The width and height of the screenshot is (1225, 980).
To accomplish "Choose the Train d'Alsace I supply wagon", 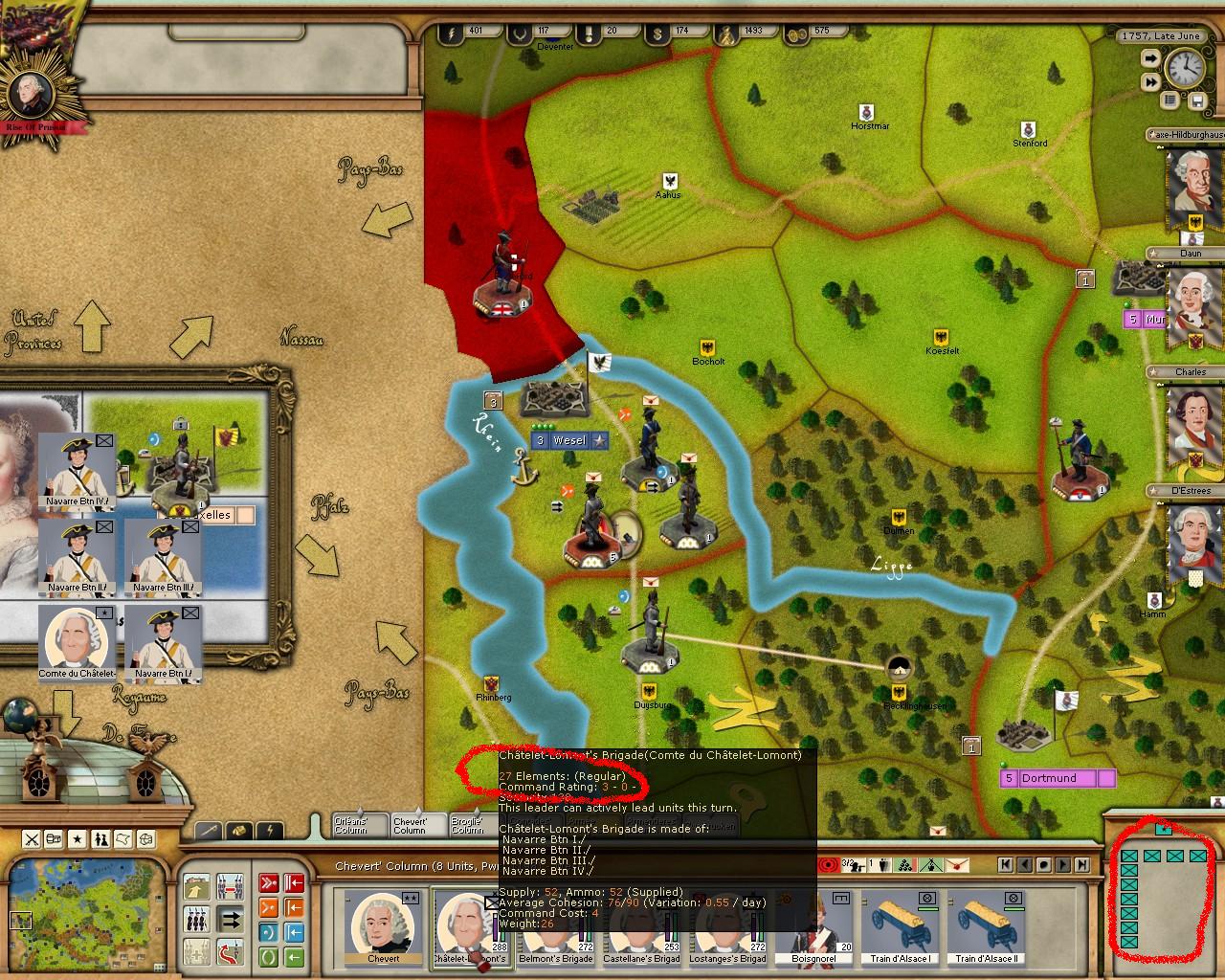I will pos(900,927).
